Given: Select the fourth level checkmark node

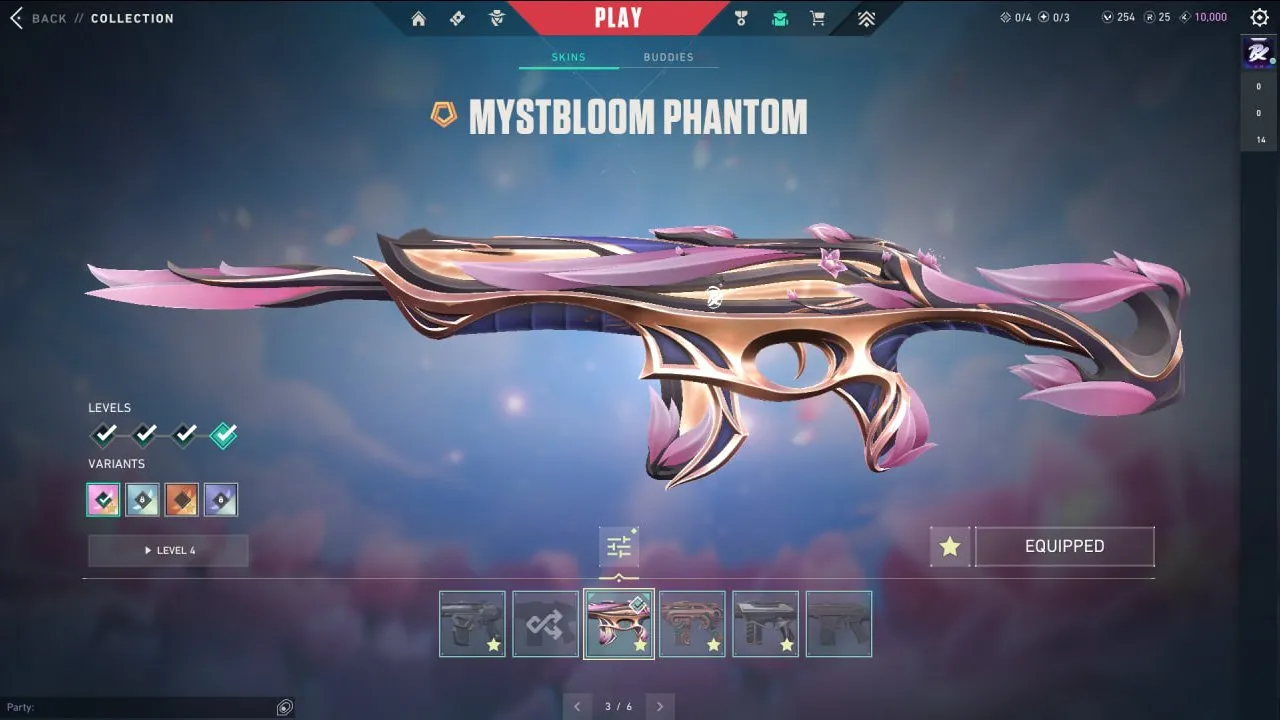Looking at the screenshot, I should click(222, 434).
